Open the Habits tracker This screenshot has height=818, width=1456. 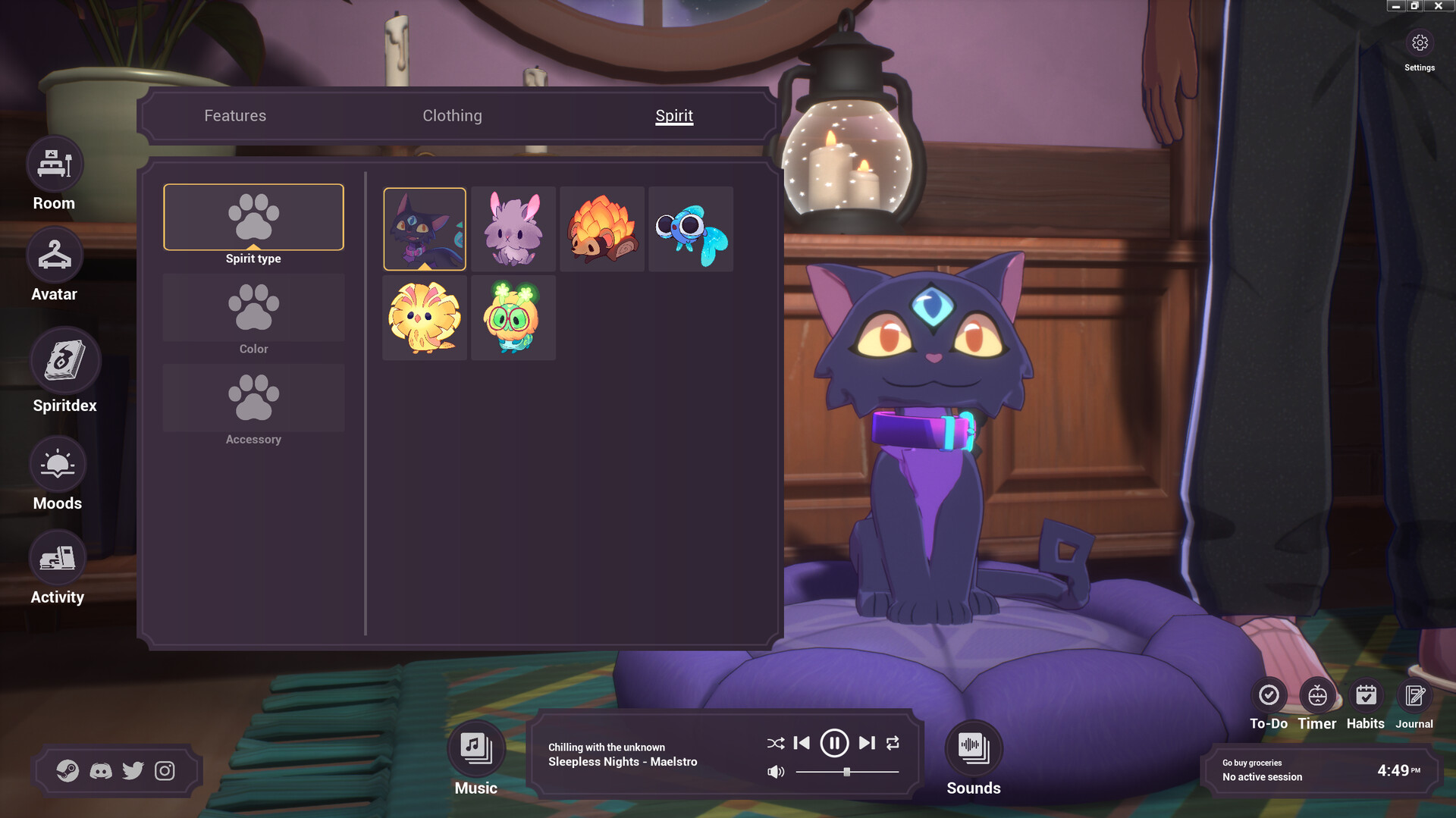click(1366, 693)
